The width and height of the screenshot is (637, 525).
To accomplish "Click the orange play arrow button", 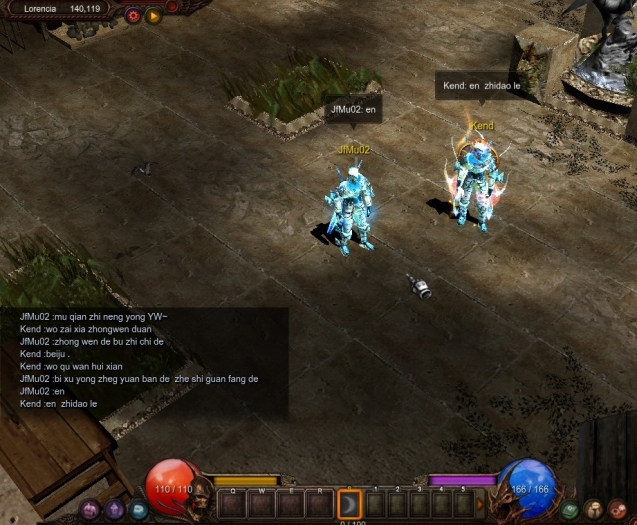I will coord(153,15).
